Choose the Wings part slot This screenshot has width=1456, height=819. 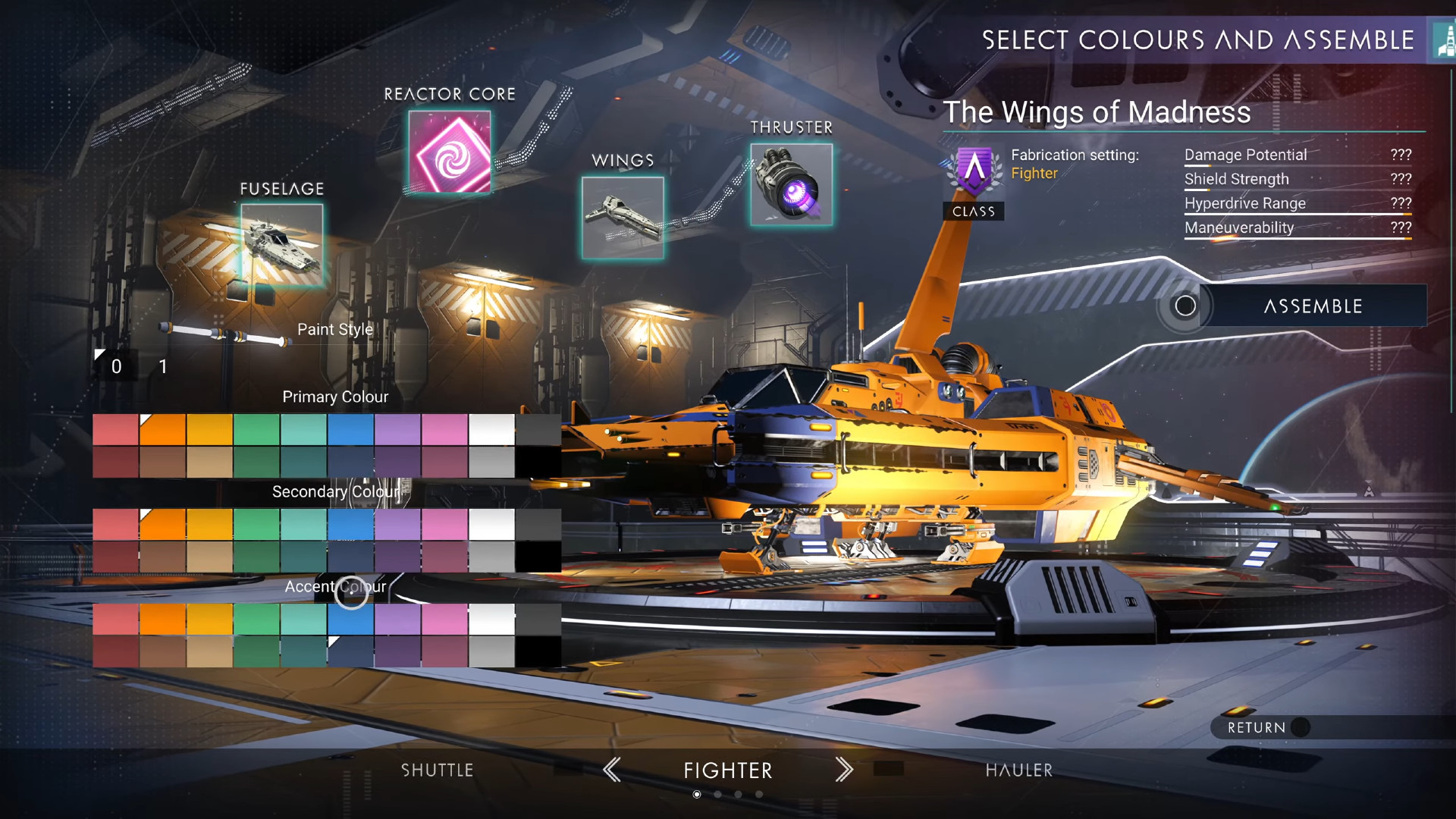pos(623,218)
